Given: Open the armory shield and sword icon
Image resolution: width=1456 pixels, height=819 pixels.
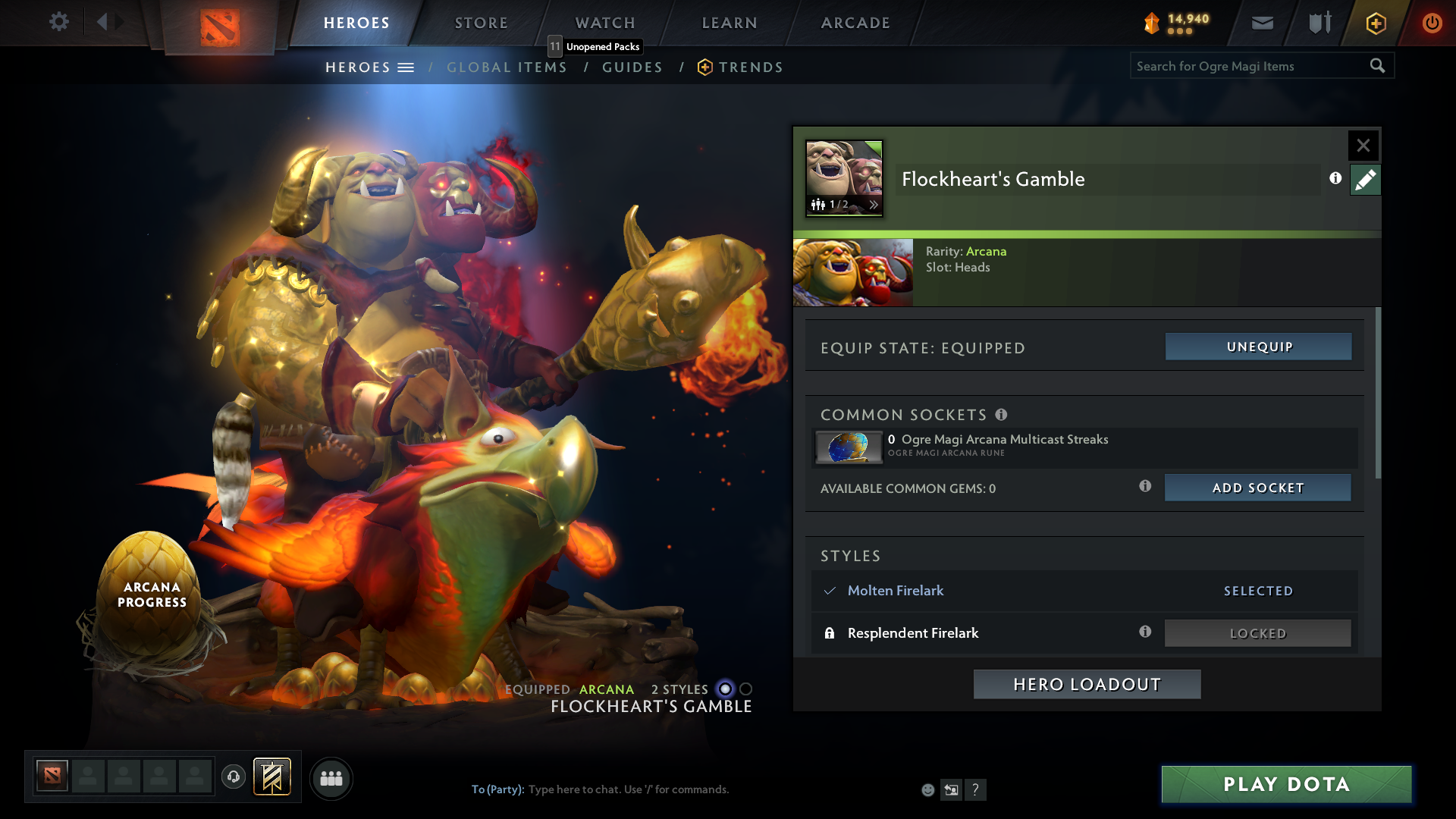Looking at the screenshot, I should 1318,23.
